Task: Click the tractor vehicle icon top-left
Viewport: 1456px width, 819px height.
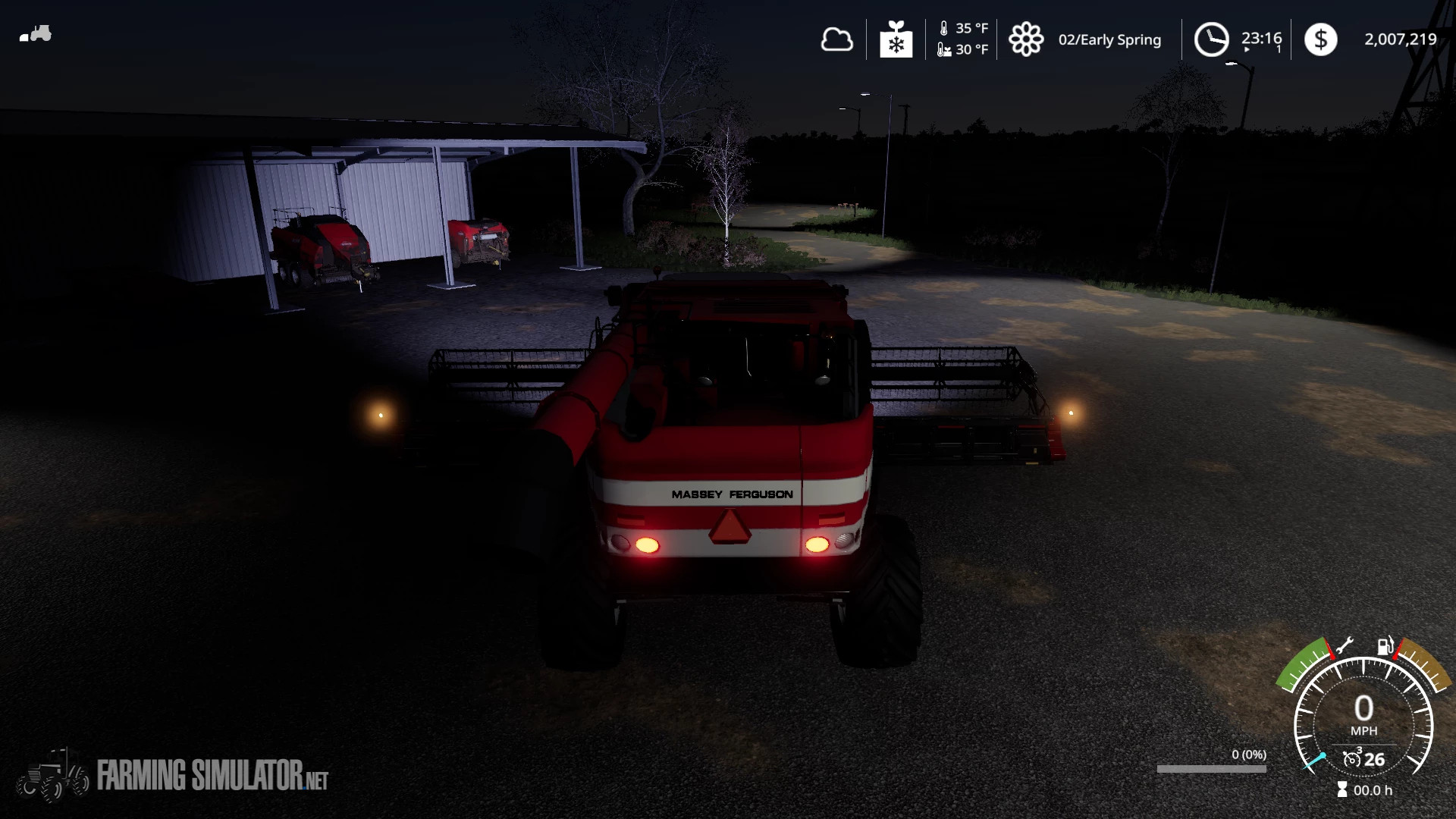Action: [36, 34]
